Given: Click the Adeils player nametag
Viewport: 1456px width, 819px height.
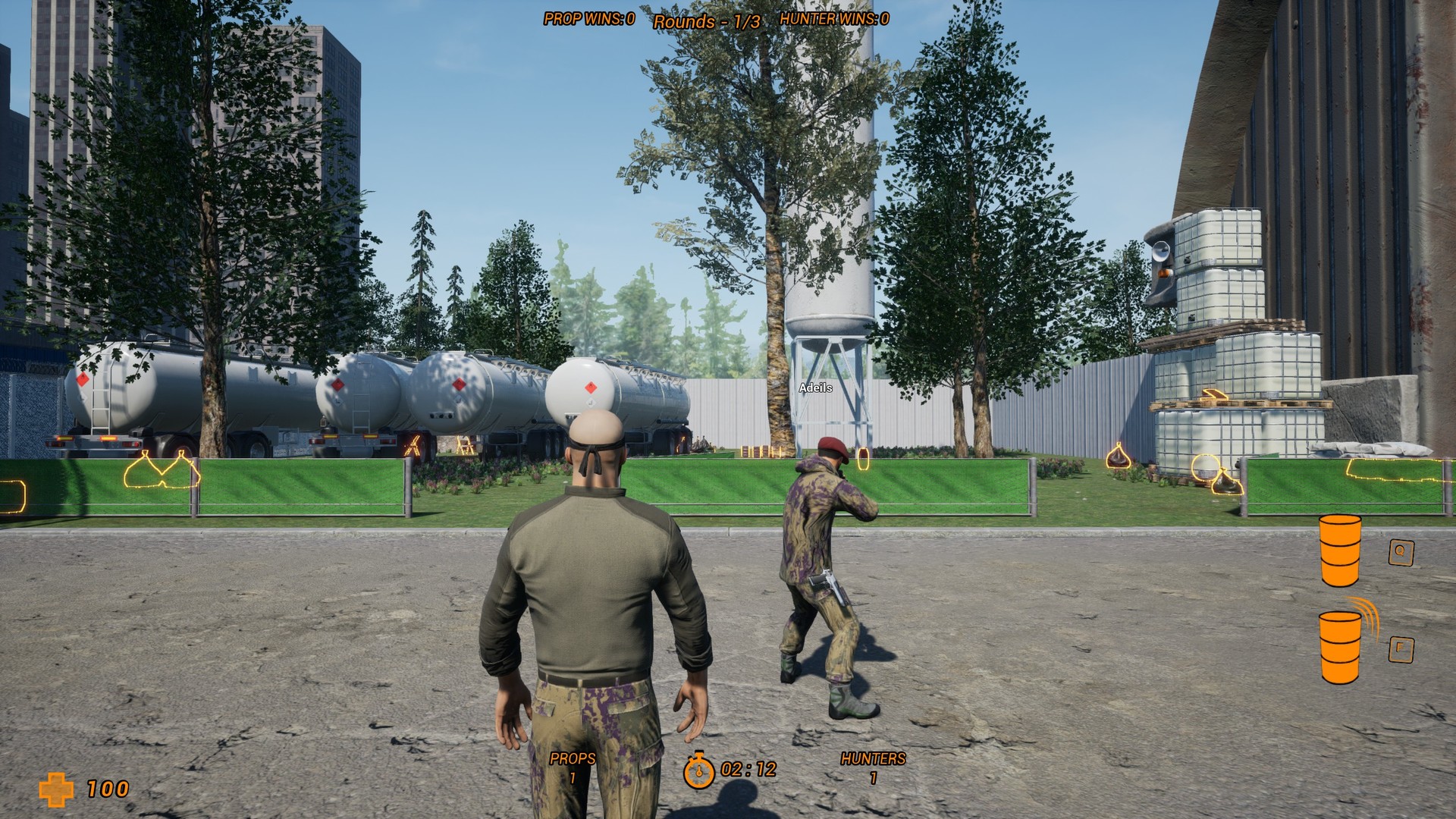Looking at the screenshot, I should coord(815,388).
